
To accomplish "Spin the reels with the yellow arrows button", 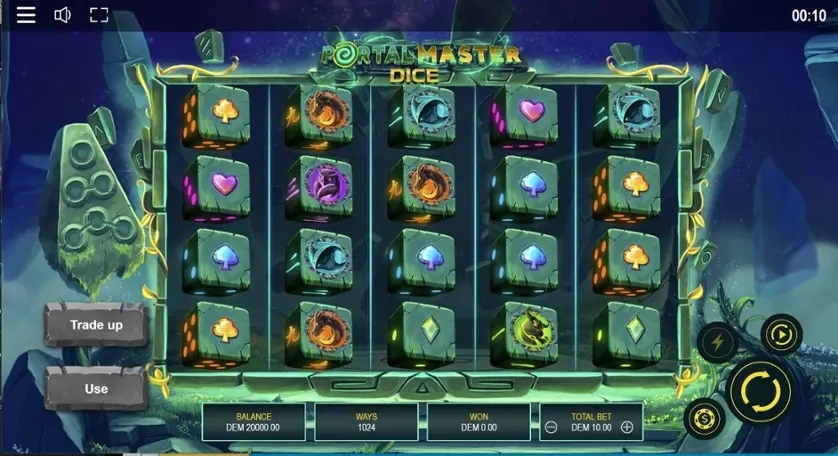I will point(760,390).
